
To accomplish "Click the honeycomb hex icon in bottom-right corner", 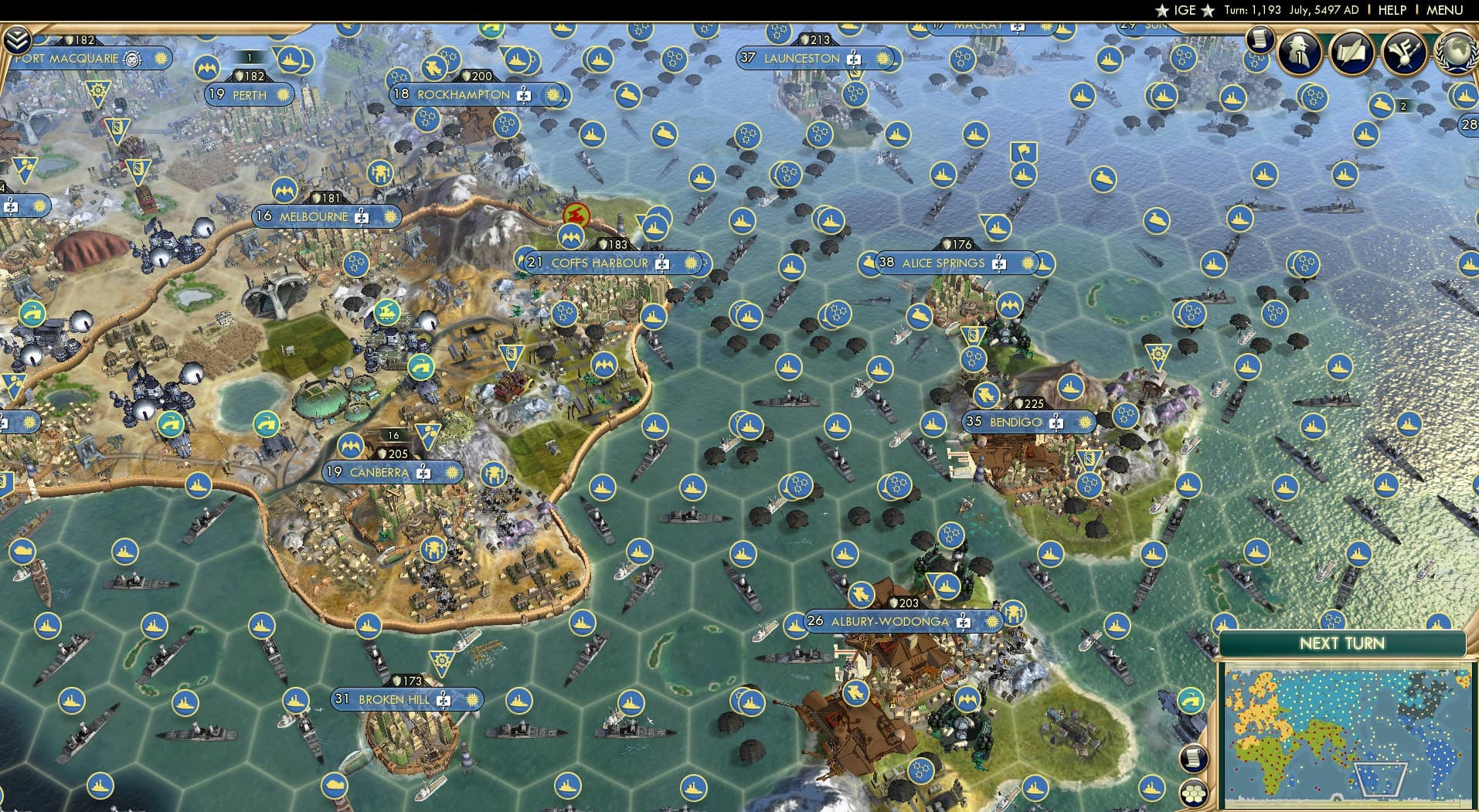I will point(1195,792).
